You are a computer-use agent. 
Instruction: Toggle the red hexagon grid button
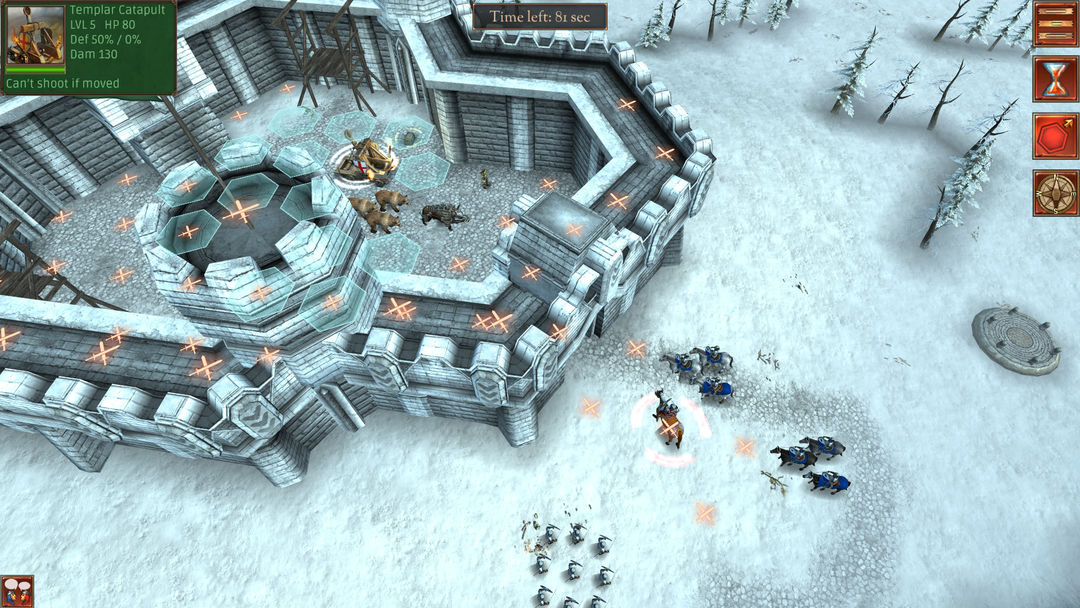[1055, 136]
